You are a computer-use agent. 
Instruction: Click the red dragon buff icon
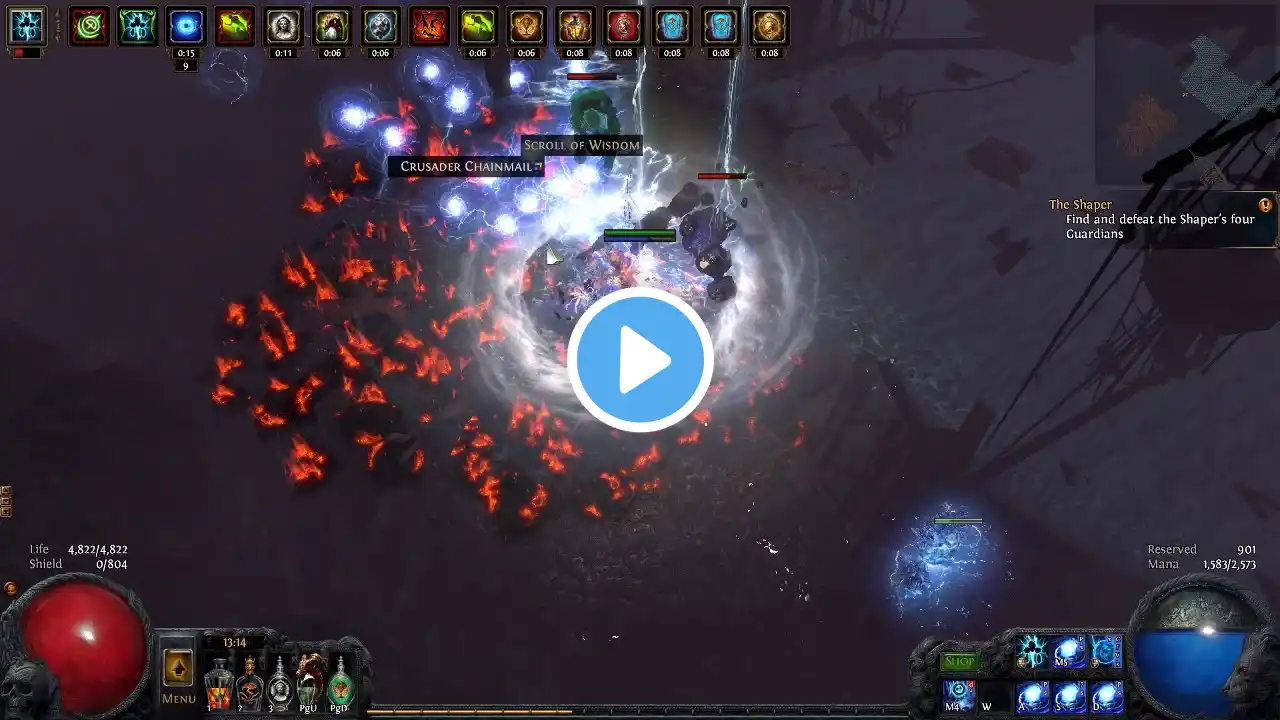(429, 27)
